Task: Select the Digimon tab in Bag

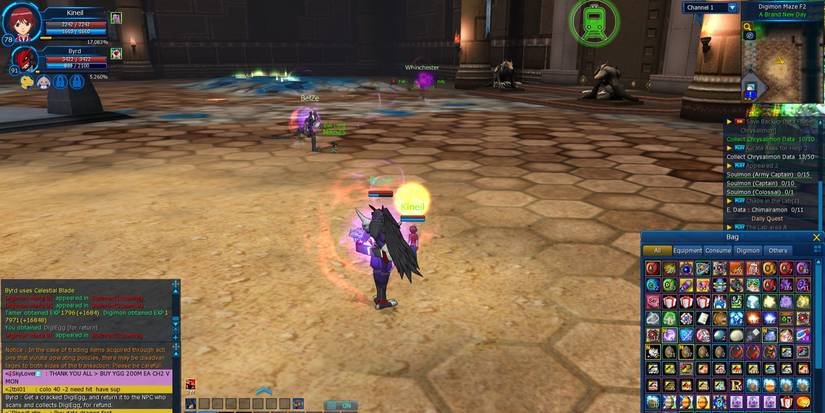Action: coord(748,250)
